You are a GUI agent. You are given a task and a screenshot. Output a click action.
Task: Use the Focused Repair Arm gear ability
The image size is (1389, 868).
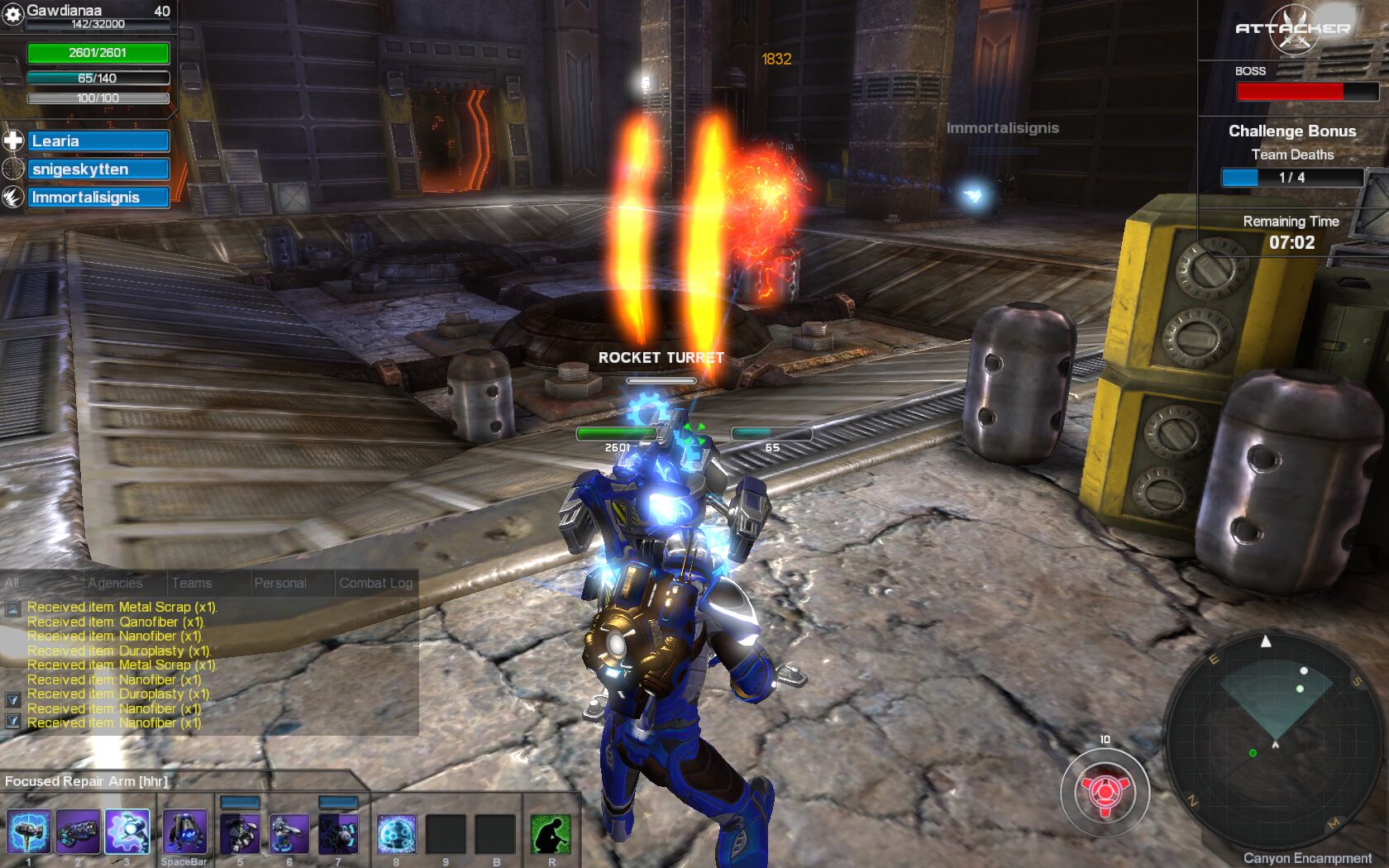(x=127, y=832)
